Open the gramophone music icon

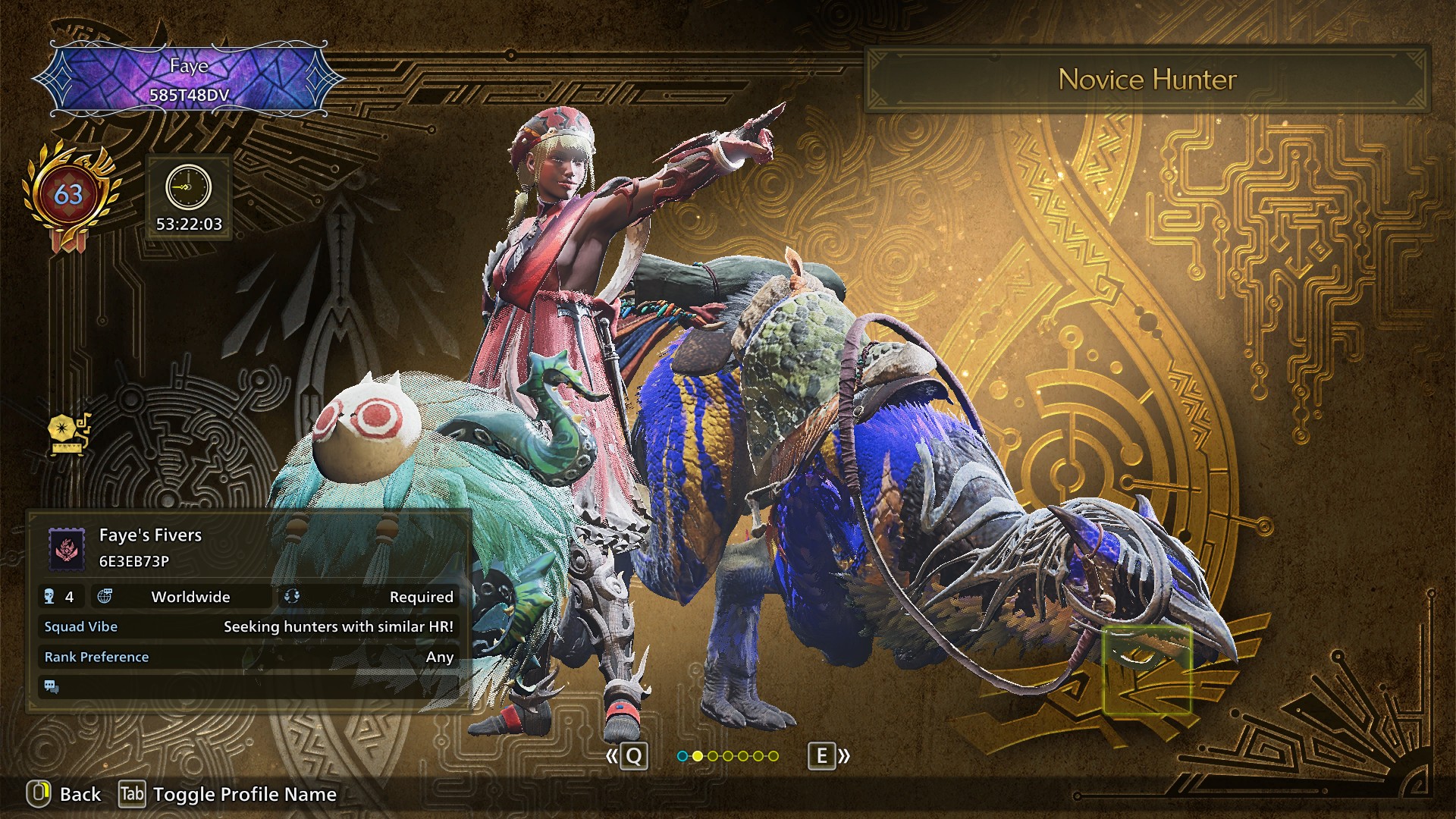point(68,435)
